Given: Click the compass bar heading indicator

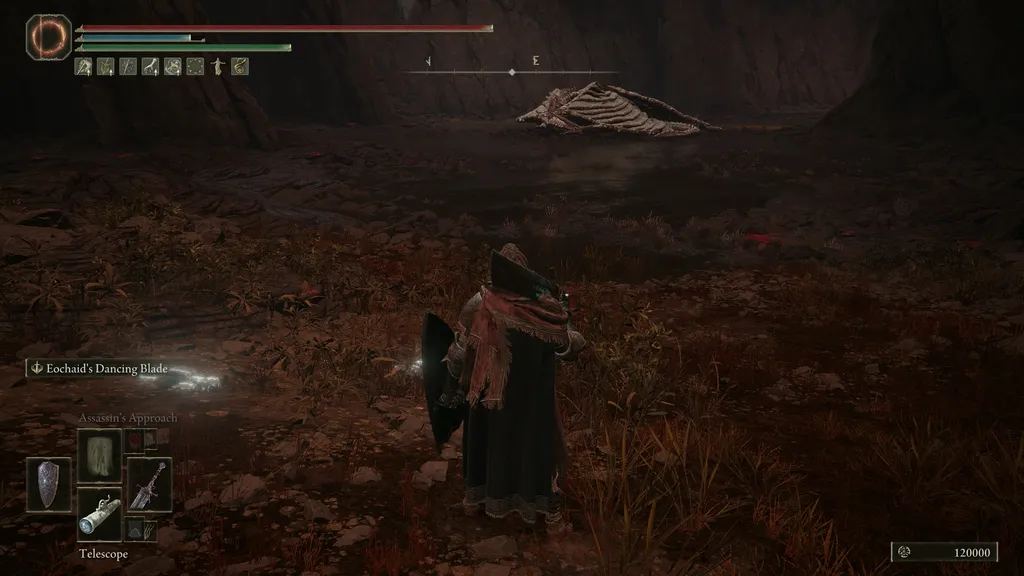Looking at the screenshot, I should point(512,72).
